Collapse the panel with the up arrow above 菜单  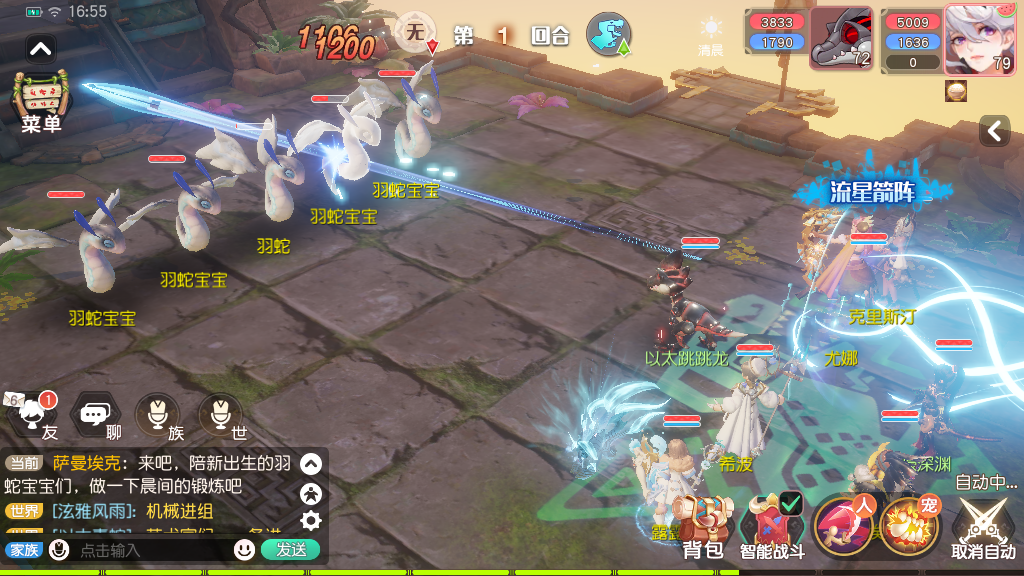click(x=40, y=48)
